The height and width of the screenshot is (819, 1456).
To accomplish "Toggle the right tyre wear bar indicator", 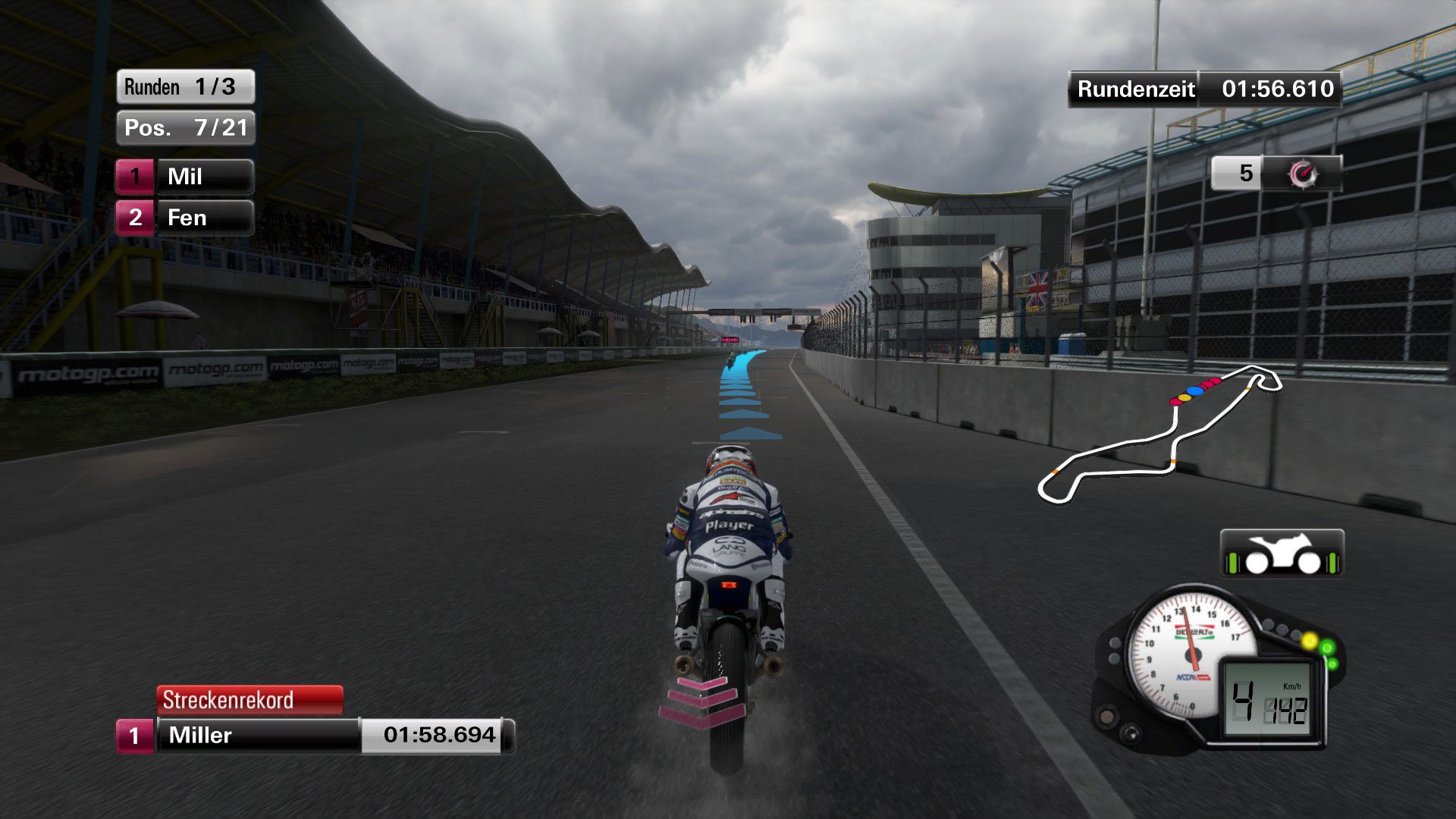I will pos(1331,563).
